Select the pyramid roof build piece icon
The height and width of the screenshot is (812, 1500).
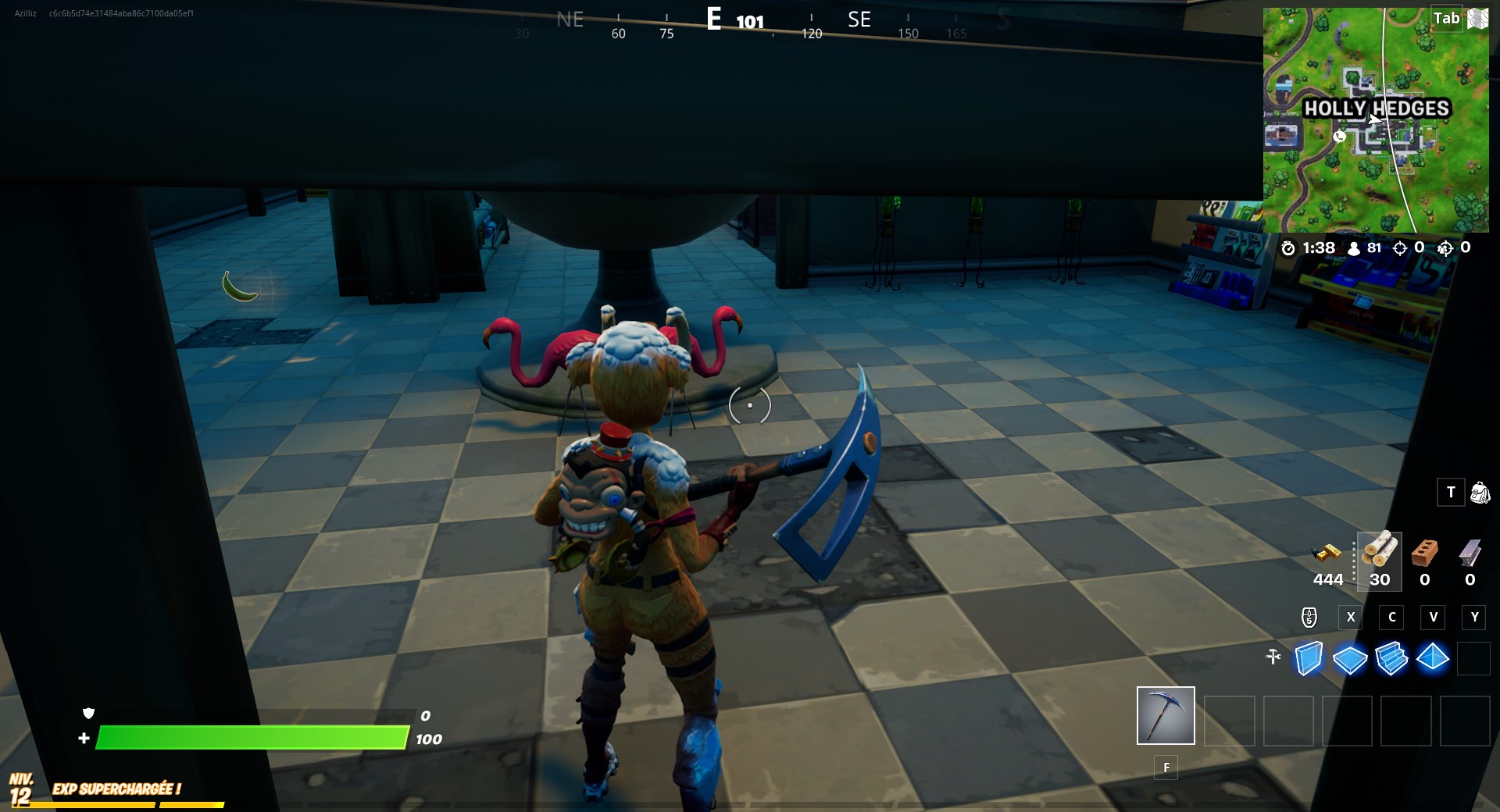[1432, 658]
